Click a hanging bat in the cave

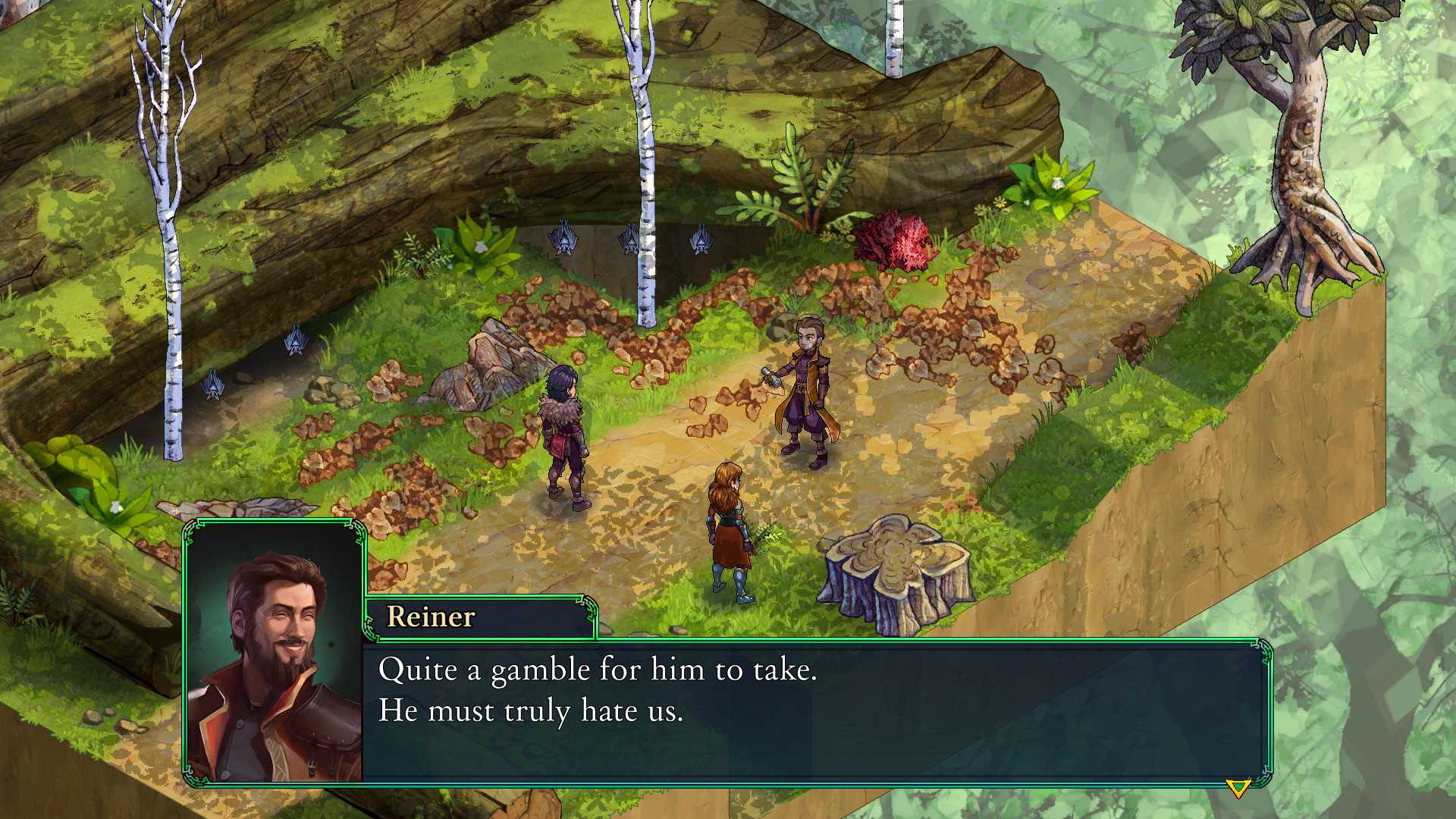pyautogui.click(x=629, y=239)
